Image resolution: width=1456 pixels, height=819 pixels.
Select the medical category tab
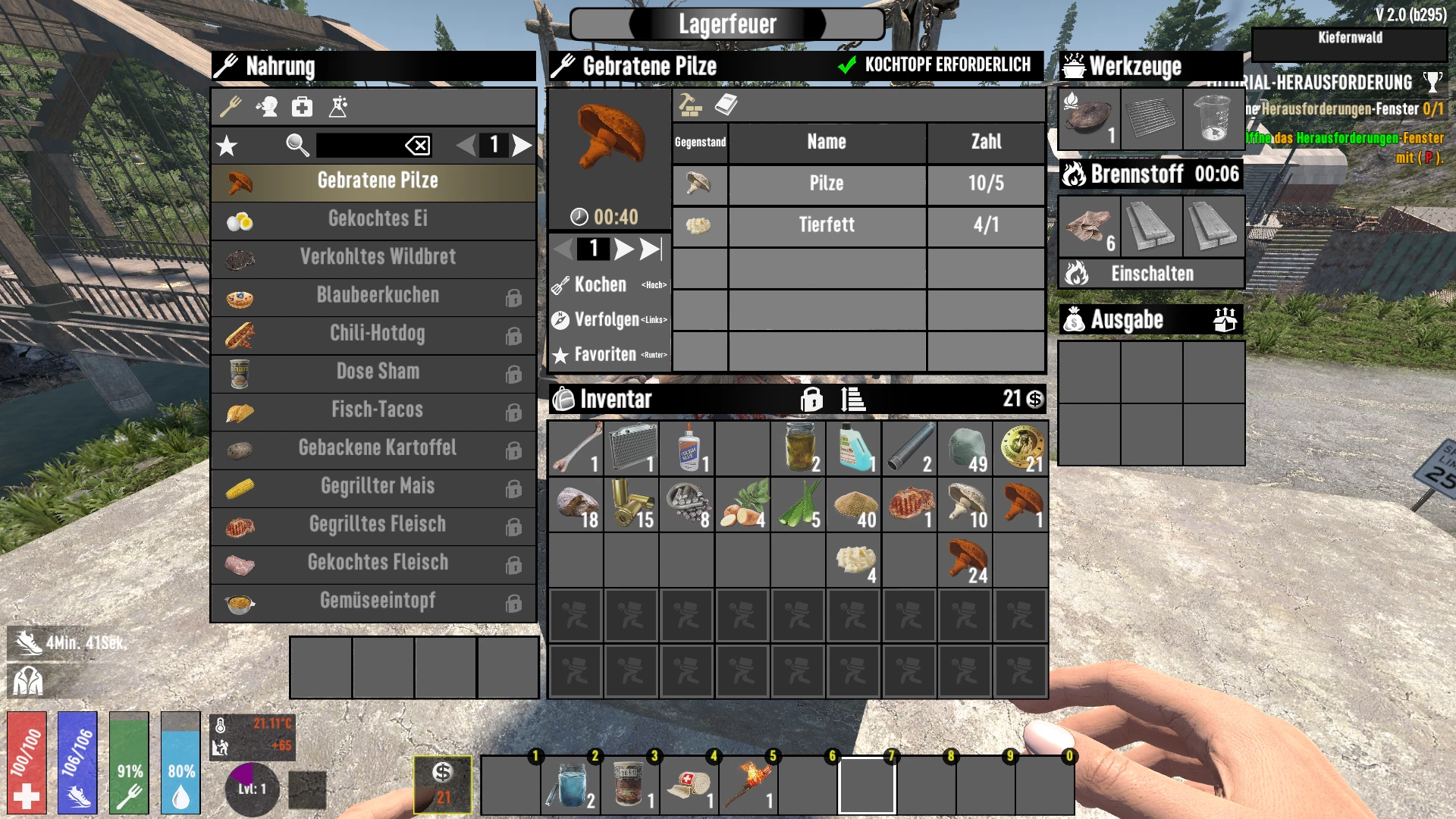pyautogui.click(x=302, y=107)
